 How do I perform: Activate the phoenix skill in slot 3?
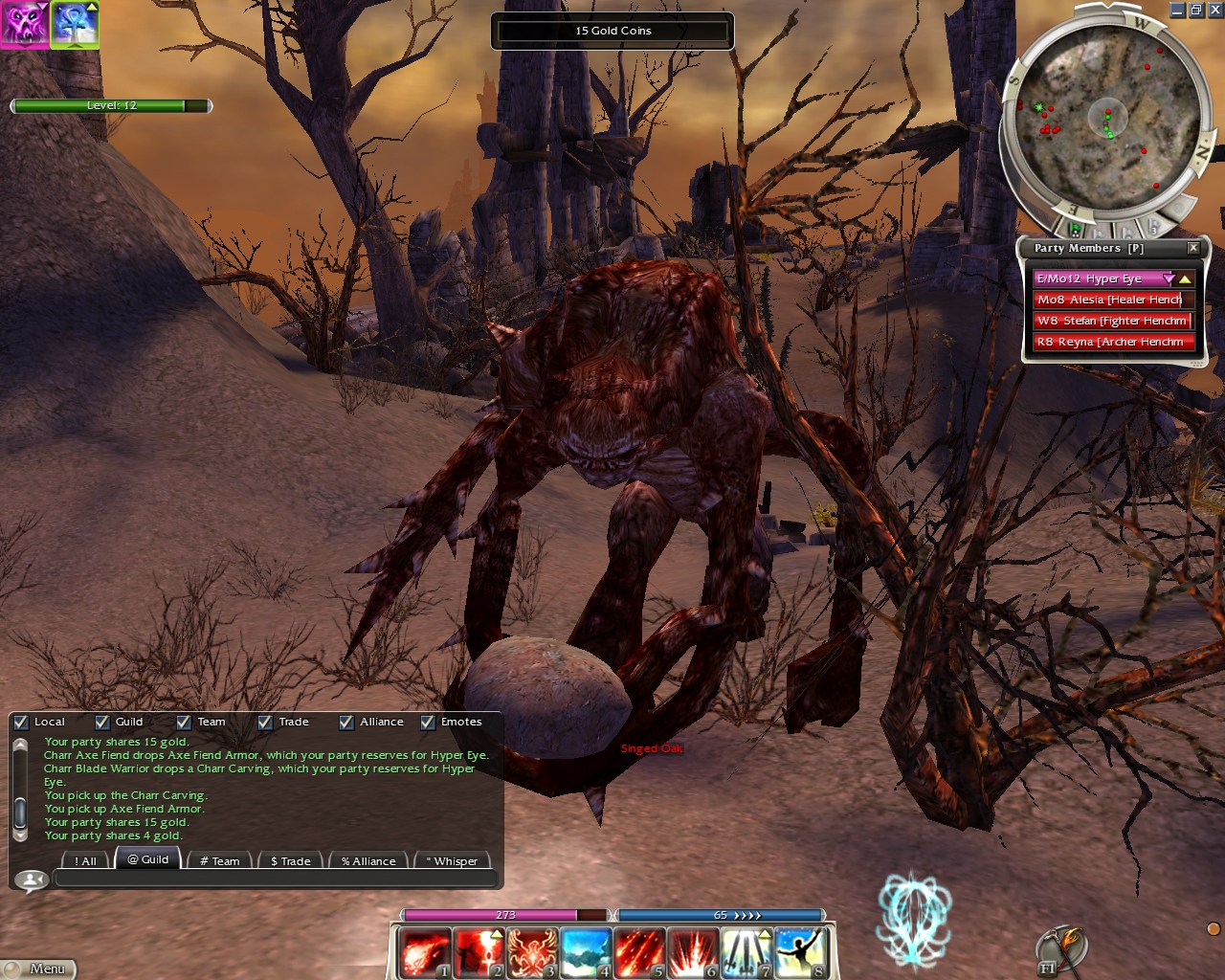(531, 952)
